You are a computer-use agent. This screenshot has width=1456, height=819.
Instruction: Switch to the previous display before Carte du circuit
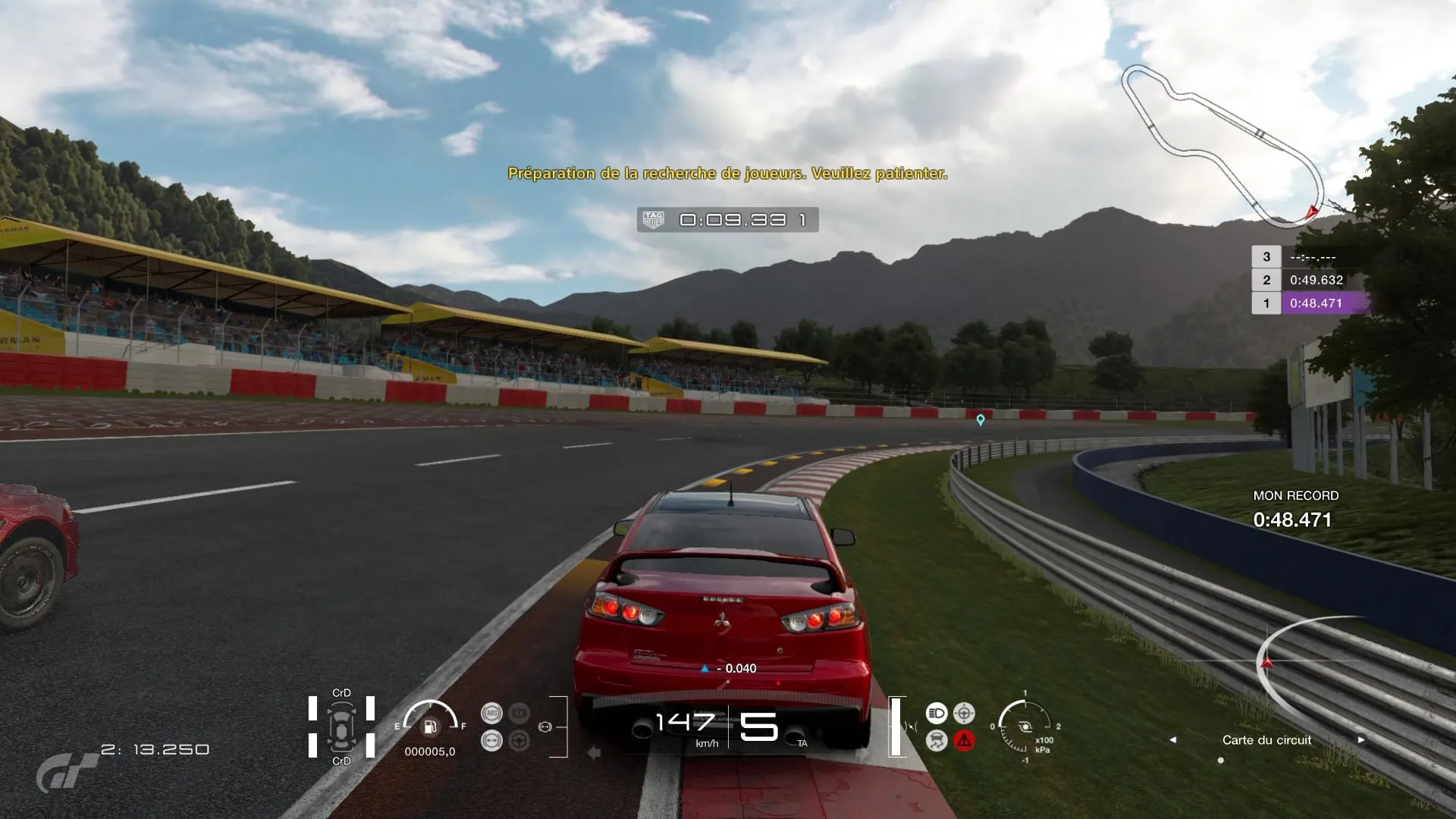click(x=1172, y=739)
